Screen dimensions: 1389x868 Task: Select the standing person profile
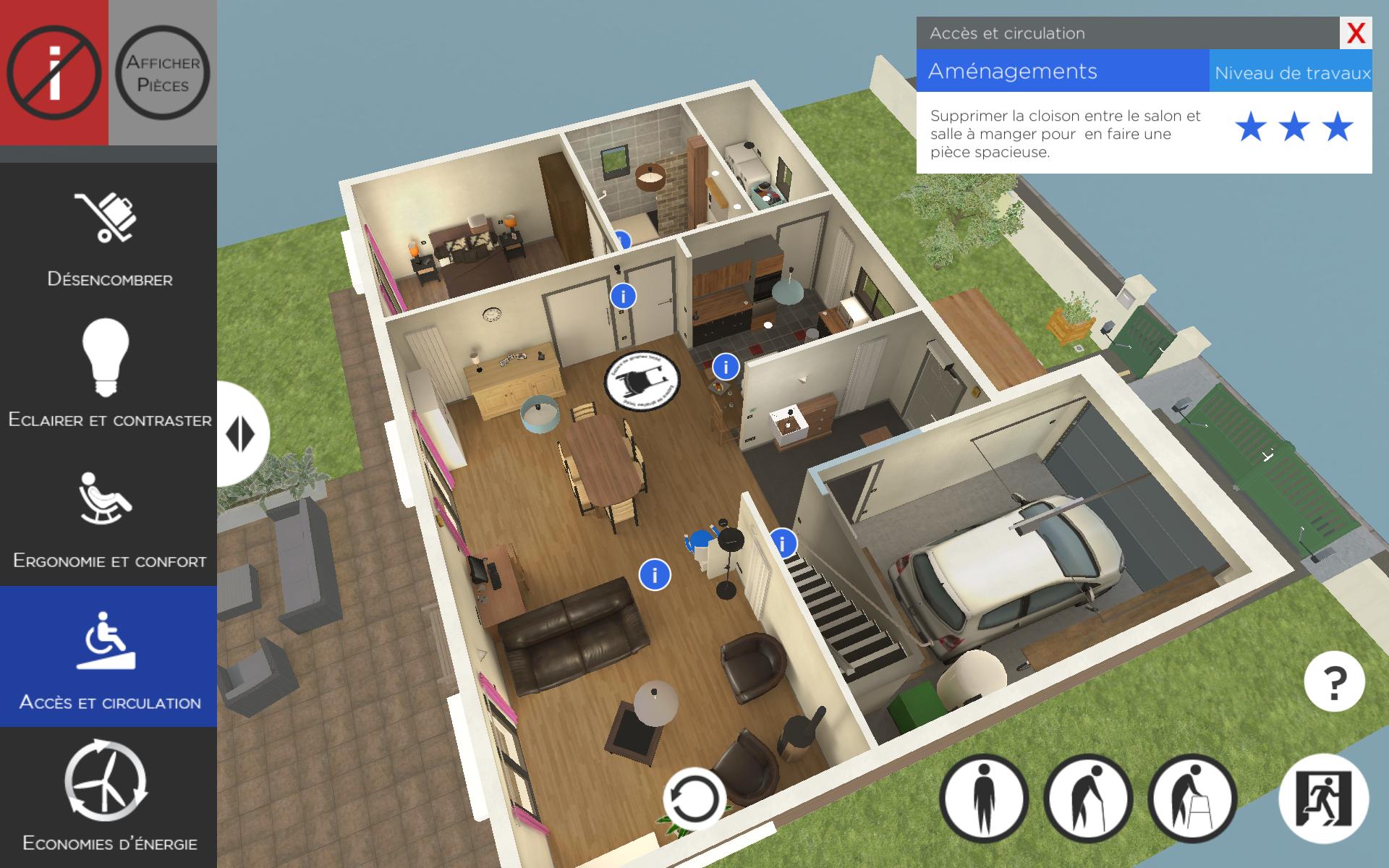pos(984,799)
